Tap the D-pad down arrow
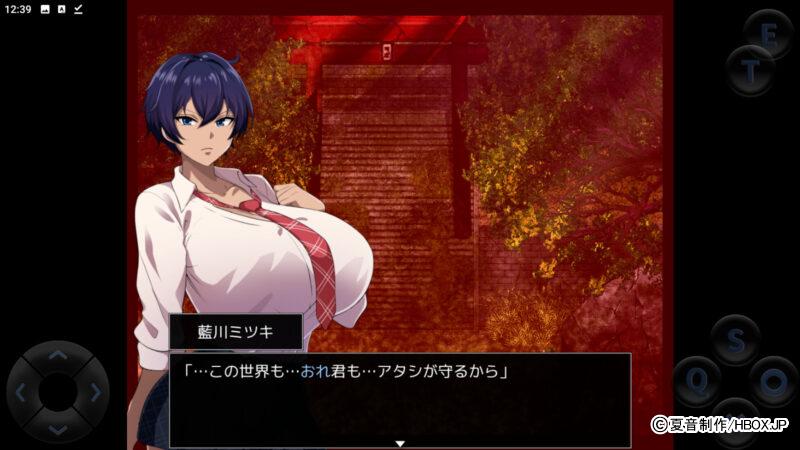This screenshot has height=450, width=800. pyautogui.click(x=58, y=429)
